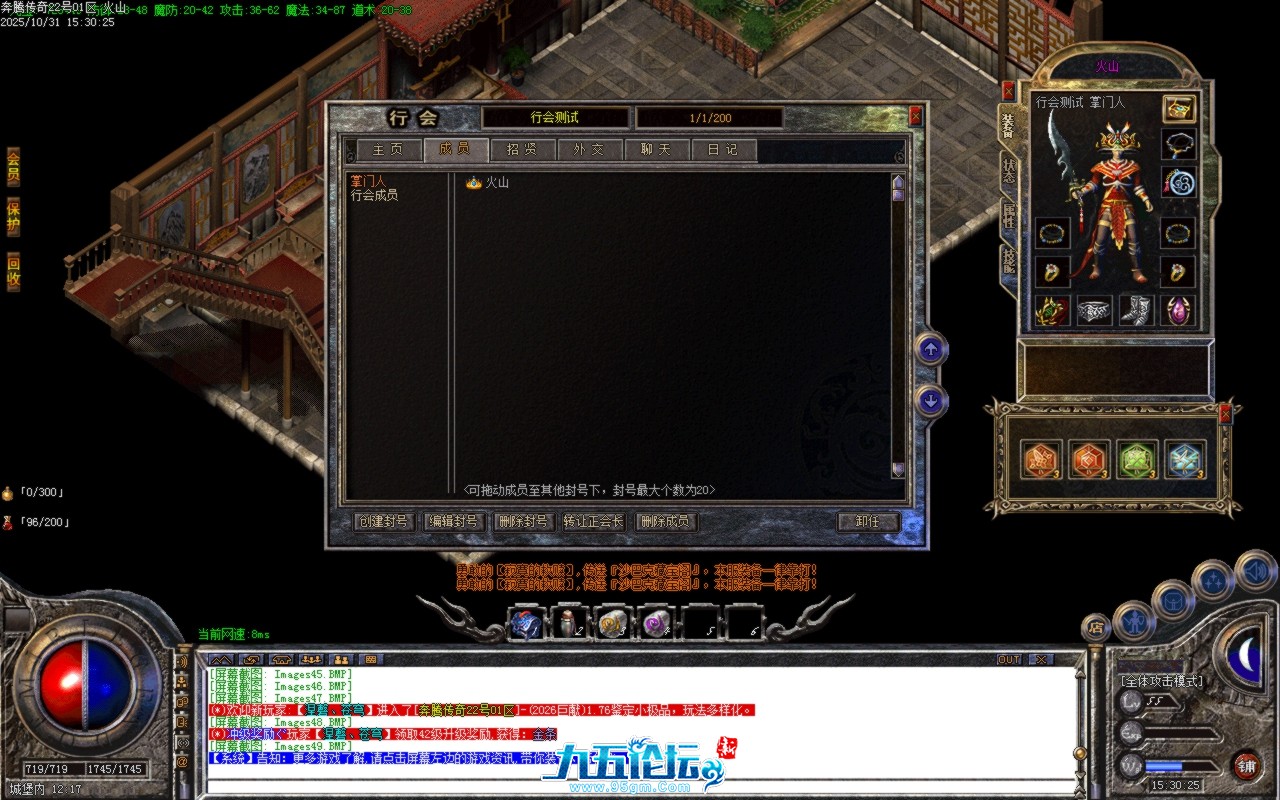Click the 转让正会长 button
Screen dimensions: 1280x800
coord(591,521)
